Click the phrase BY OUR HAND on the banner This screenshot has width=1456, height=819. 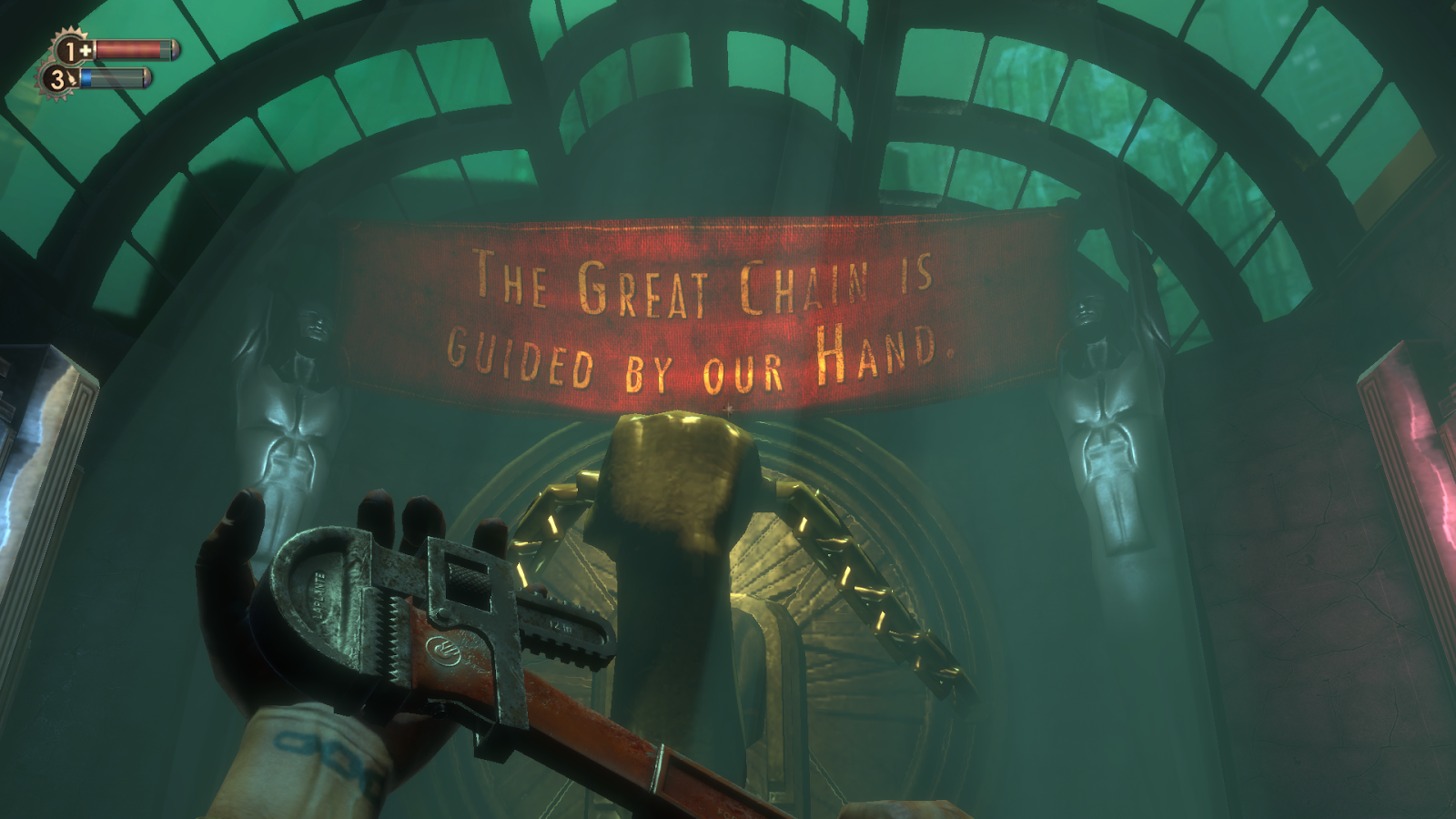[783, 361]
